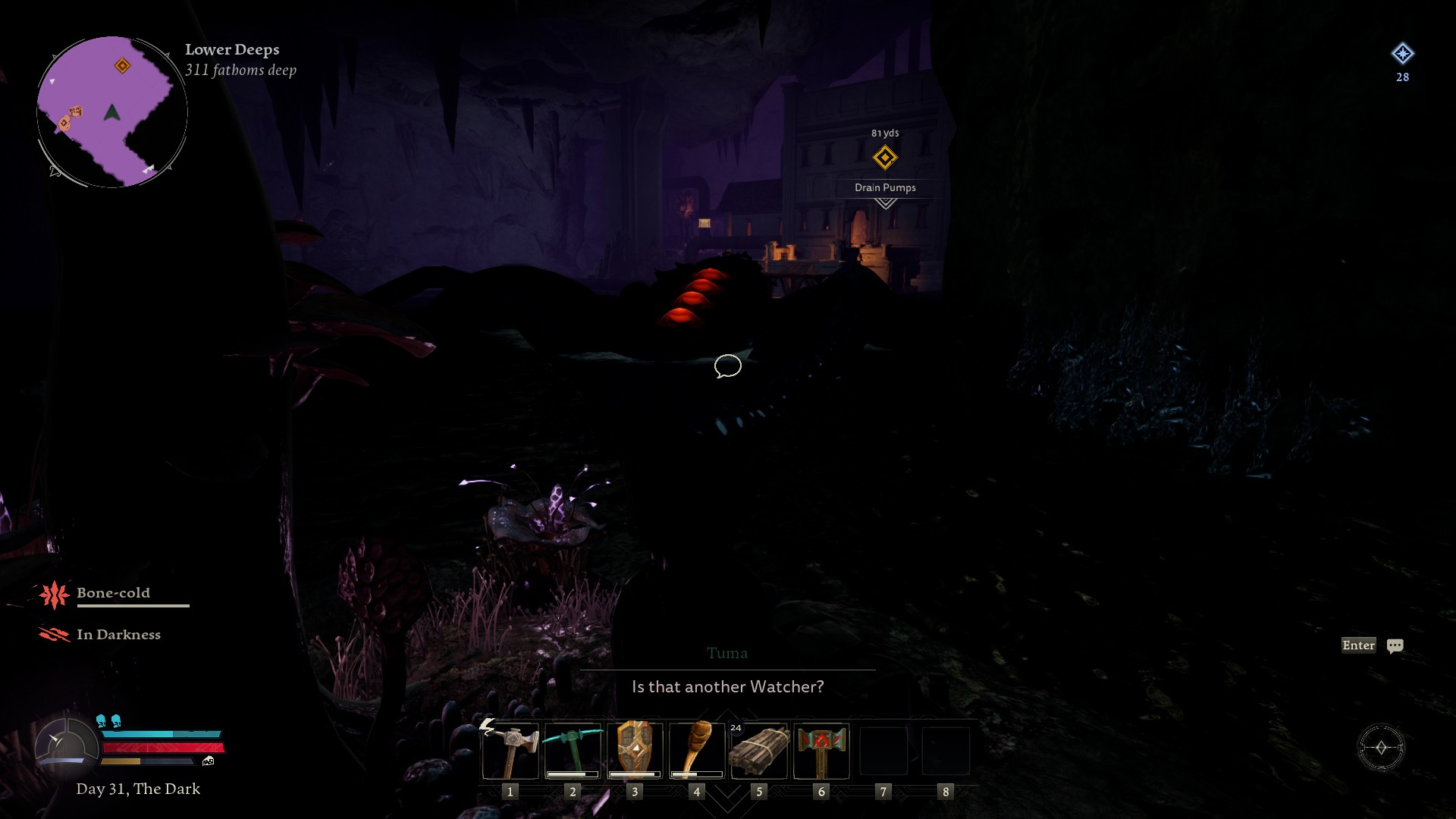This screenshot has width=1456, height=819.
Task: Open the circular minimap
Action: (112, 112)
